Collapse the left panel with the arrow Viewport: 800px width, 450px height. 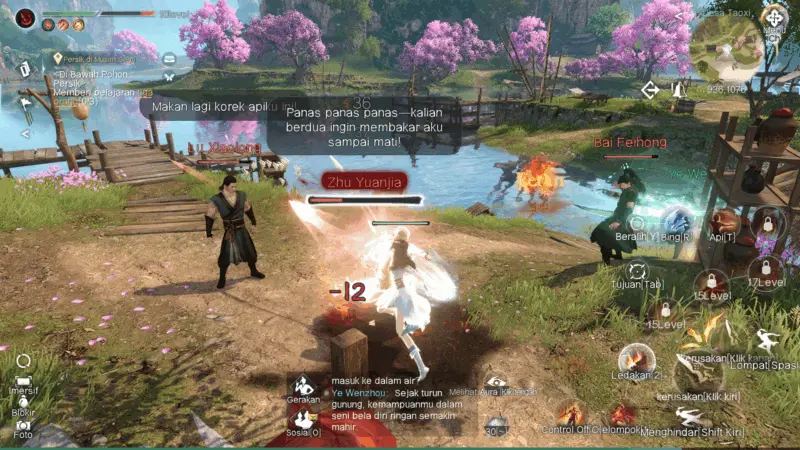[x=25, y=133]
